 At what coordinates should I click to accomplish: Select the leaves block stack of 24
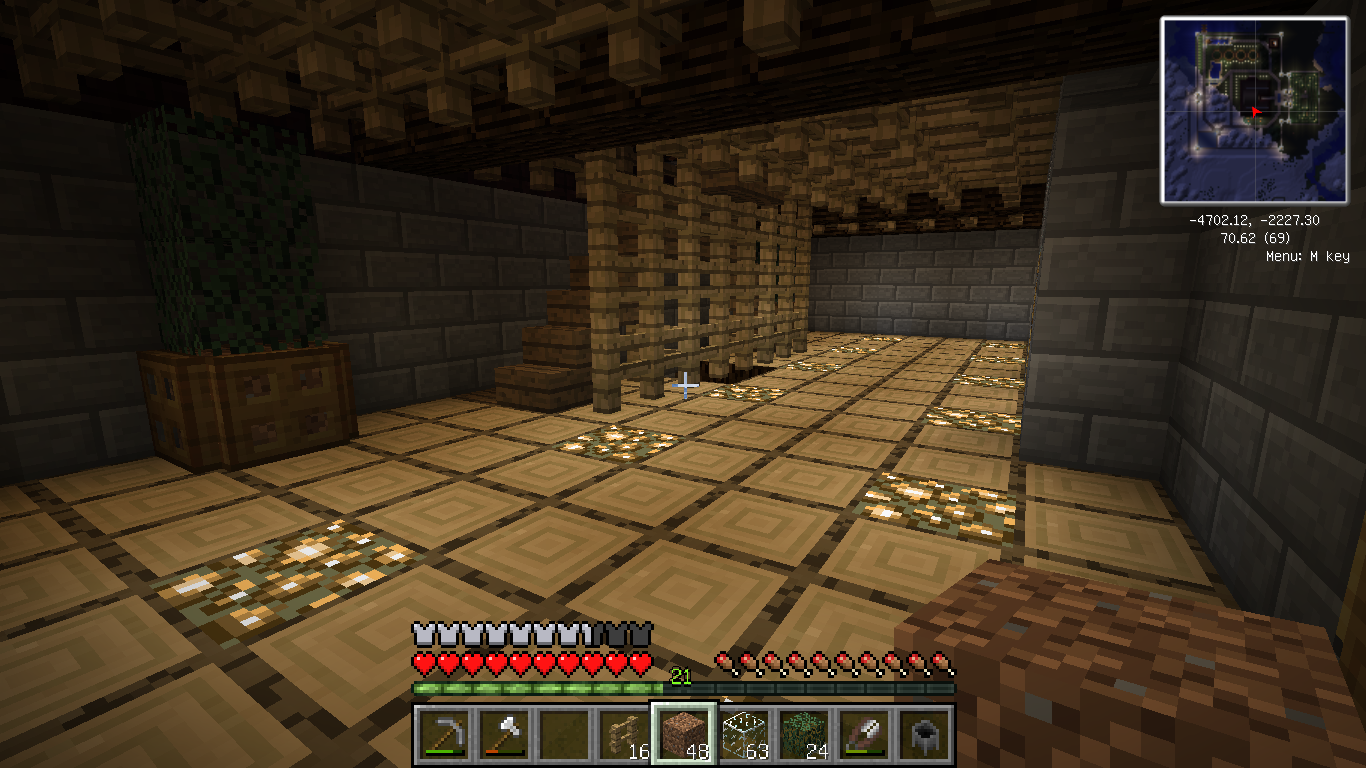click(x=804, y=735)
